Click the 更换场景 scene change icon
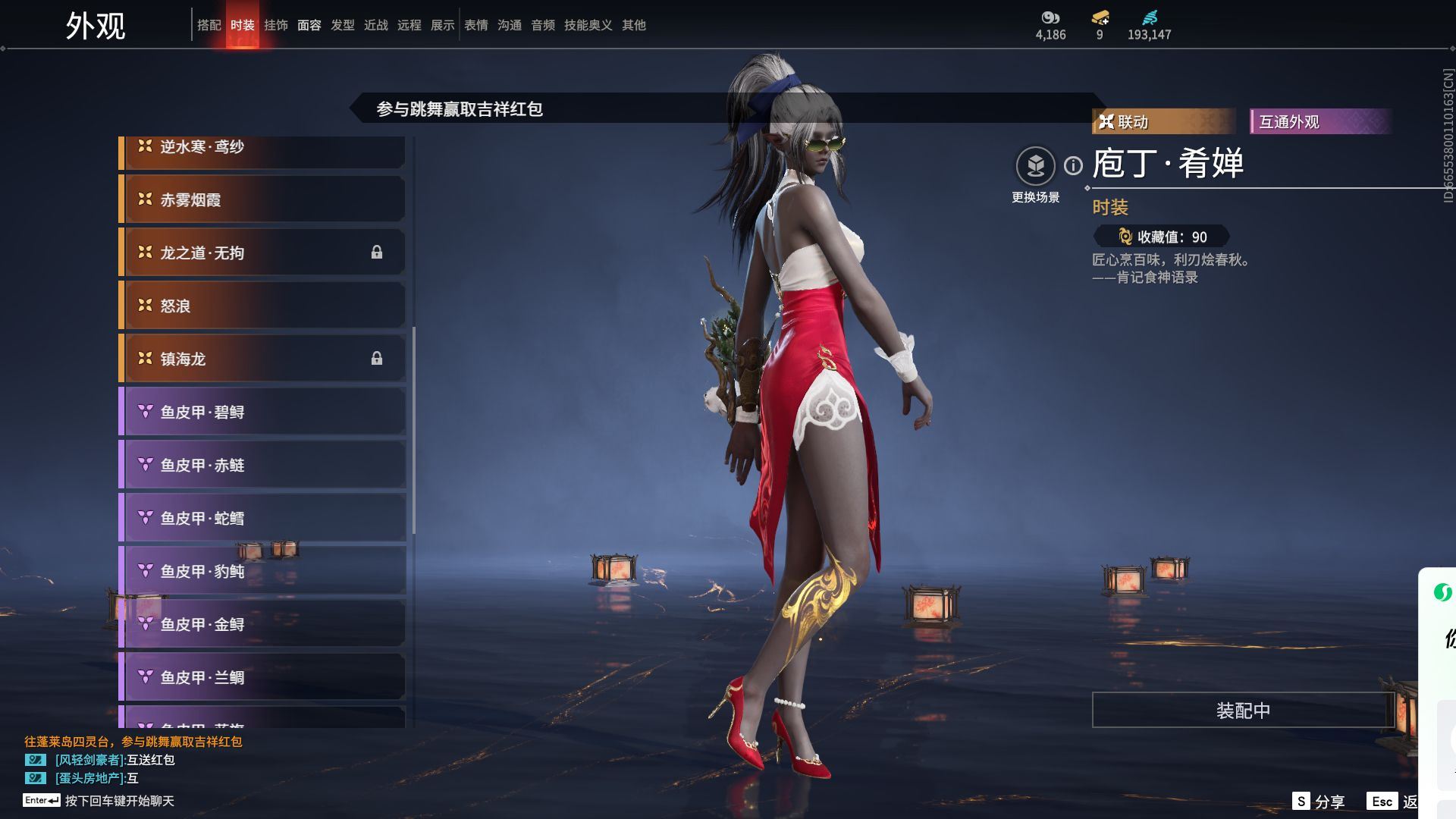The width and height of the screenshot is (1456, 819). pos(1035,166)
